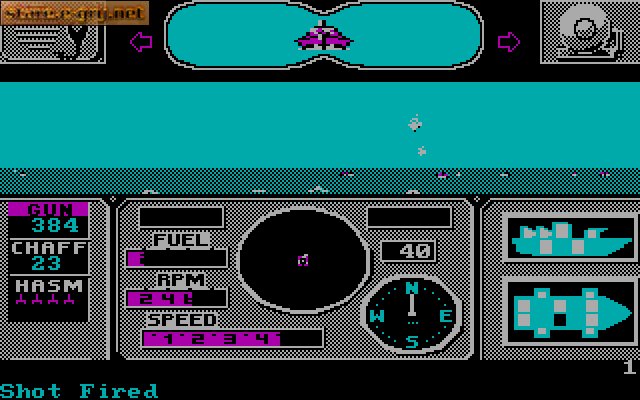640x400 pixels.
Task: Click the left arrow beside the binoculars
Action: click(x=140, y=41)
